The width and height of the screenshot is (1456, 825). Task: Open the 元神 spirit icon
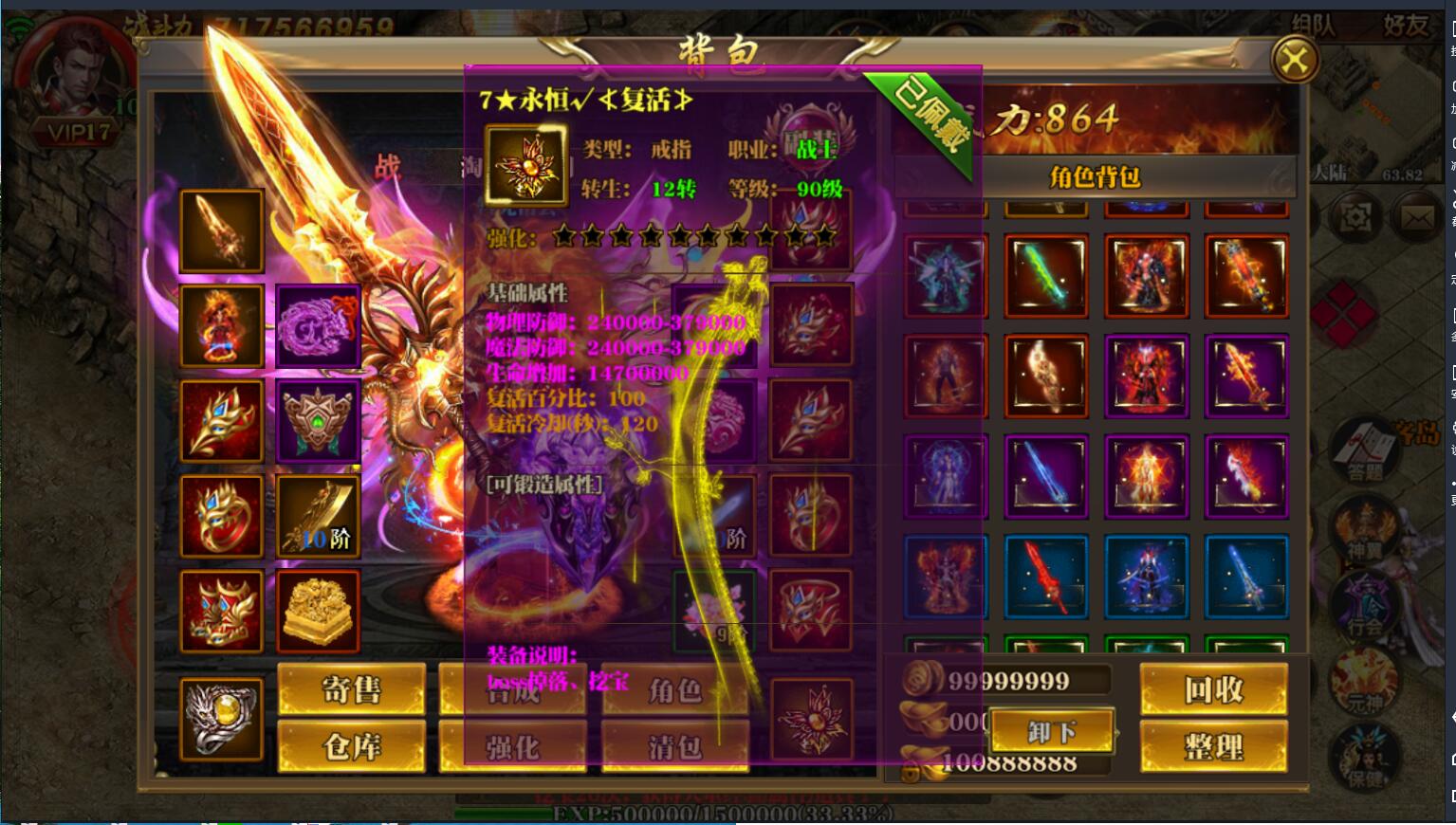pyautogui.click(x=1364, y=683)
